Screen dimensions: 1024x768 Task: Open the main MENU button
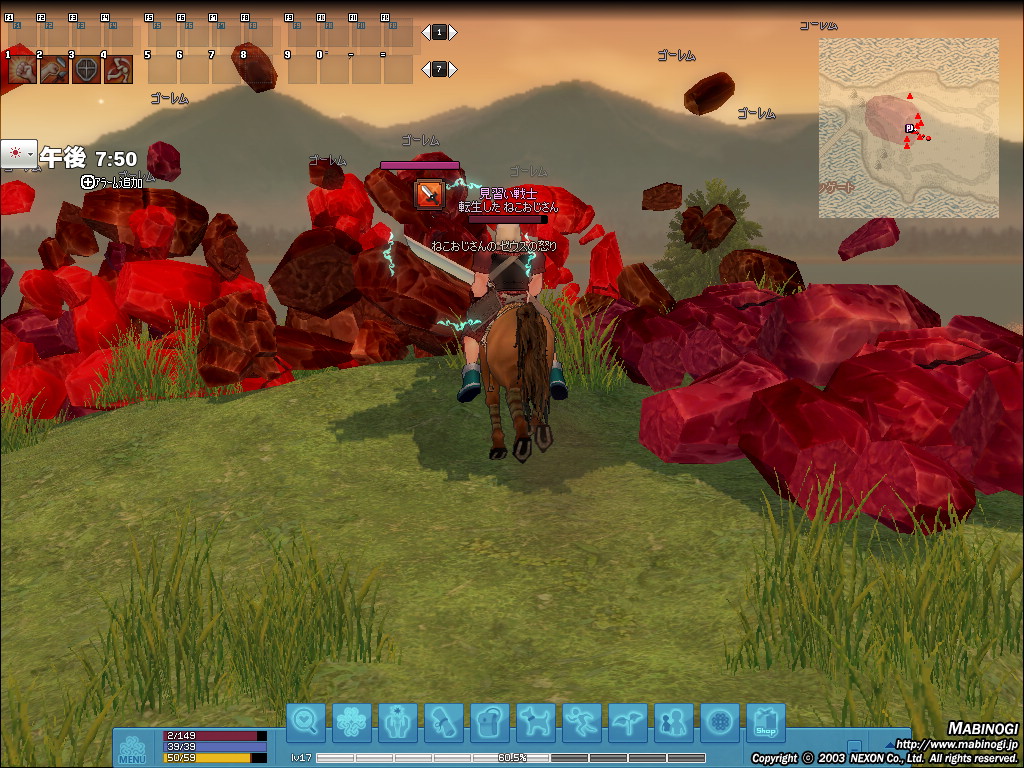132,749
